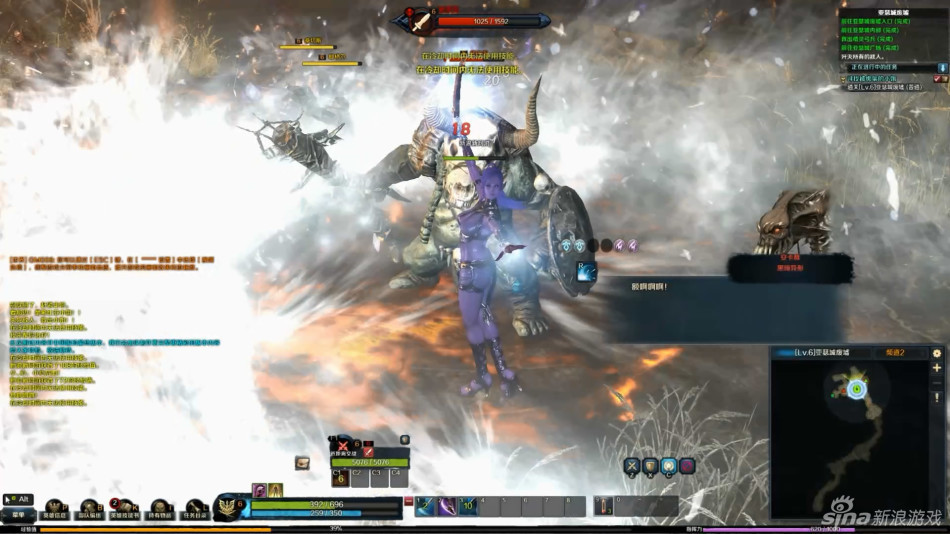Open the 菜单 main menu button
Screen dimensions: 950x534
pyautogui.click(x=18, y=515)
